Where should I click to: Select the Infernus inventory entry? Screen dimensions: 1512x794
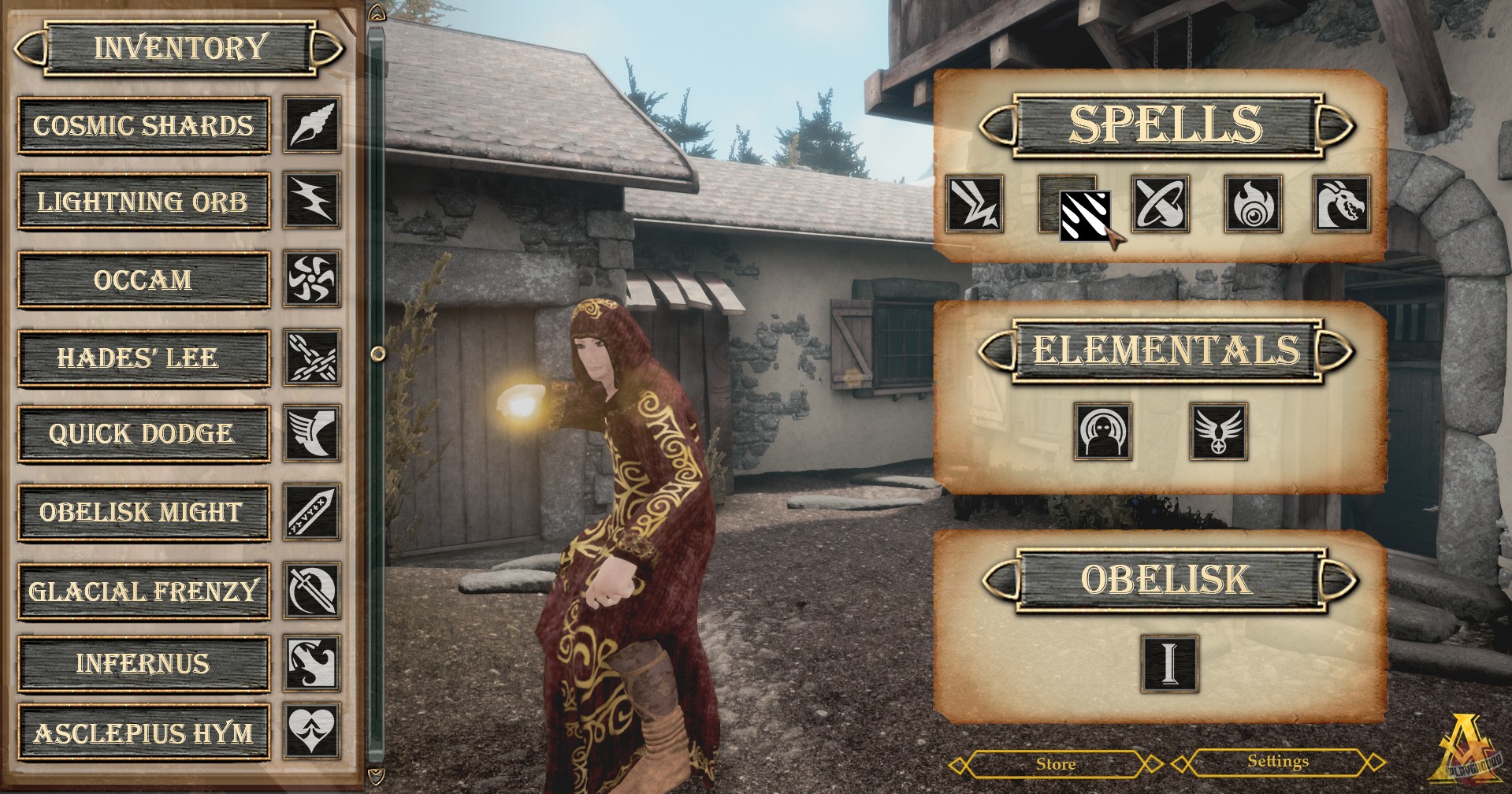tap(143, 664)
